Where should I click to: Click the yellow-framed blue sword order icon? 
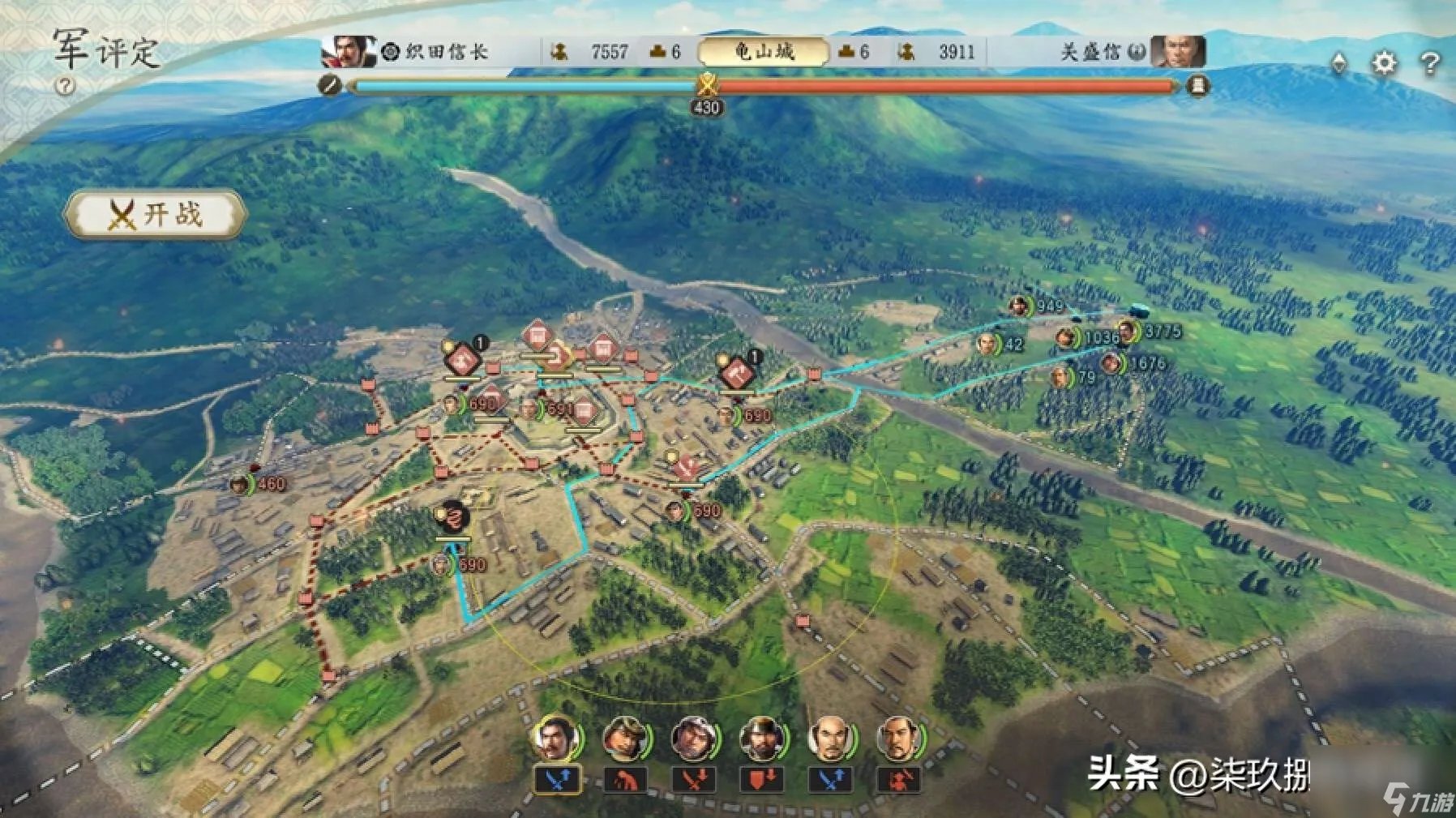557,781
